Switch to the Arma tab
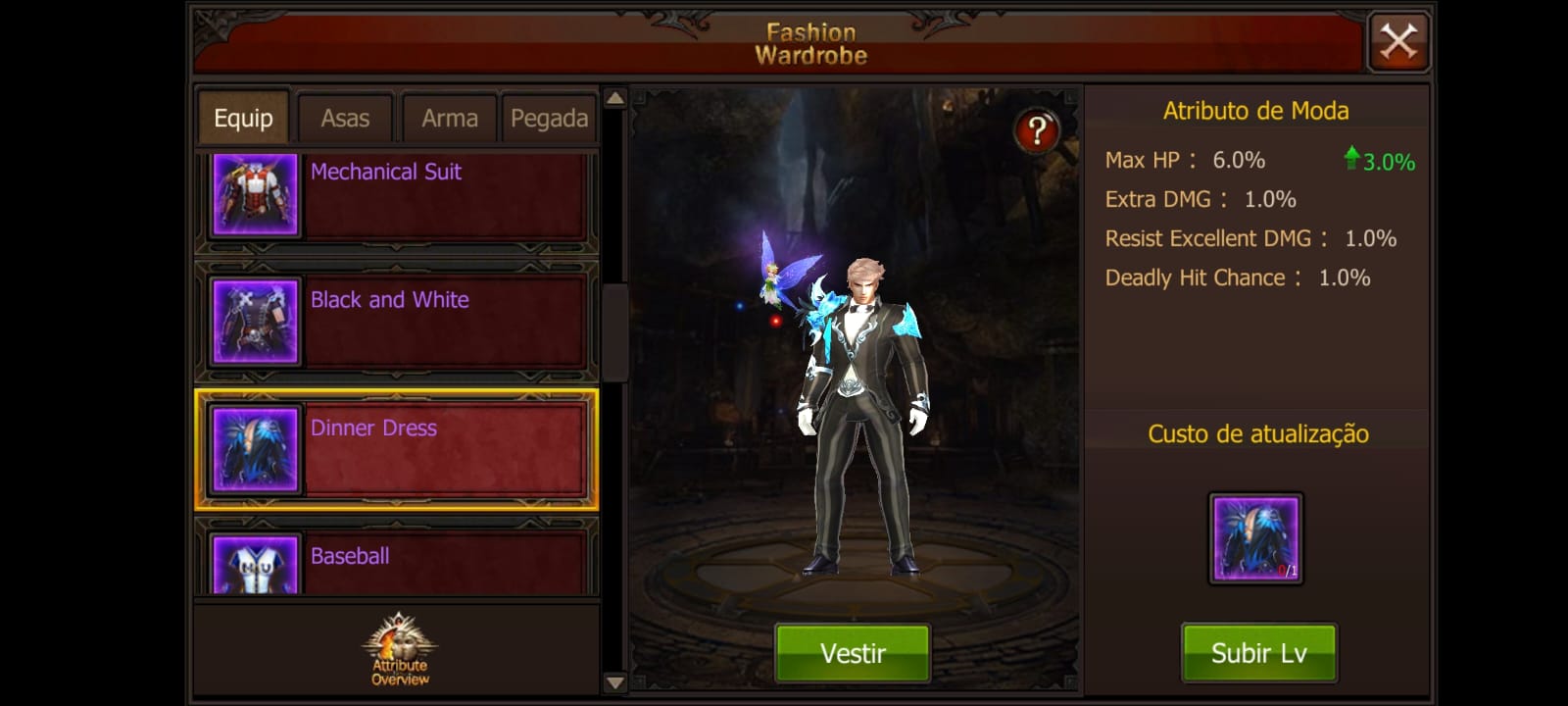 point(450,119)
